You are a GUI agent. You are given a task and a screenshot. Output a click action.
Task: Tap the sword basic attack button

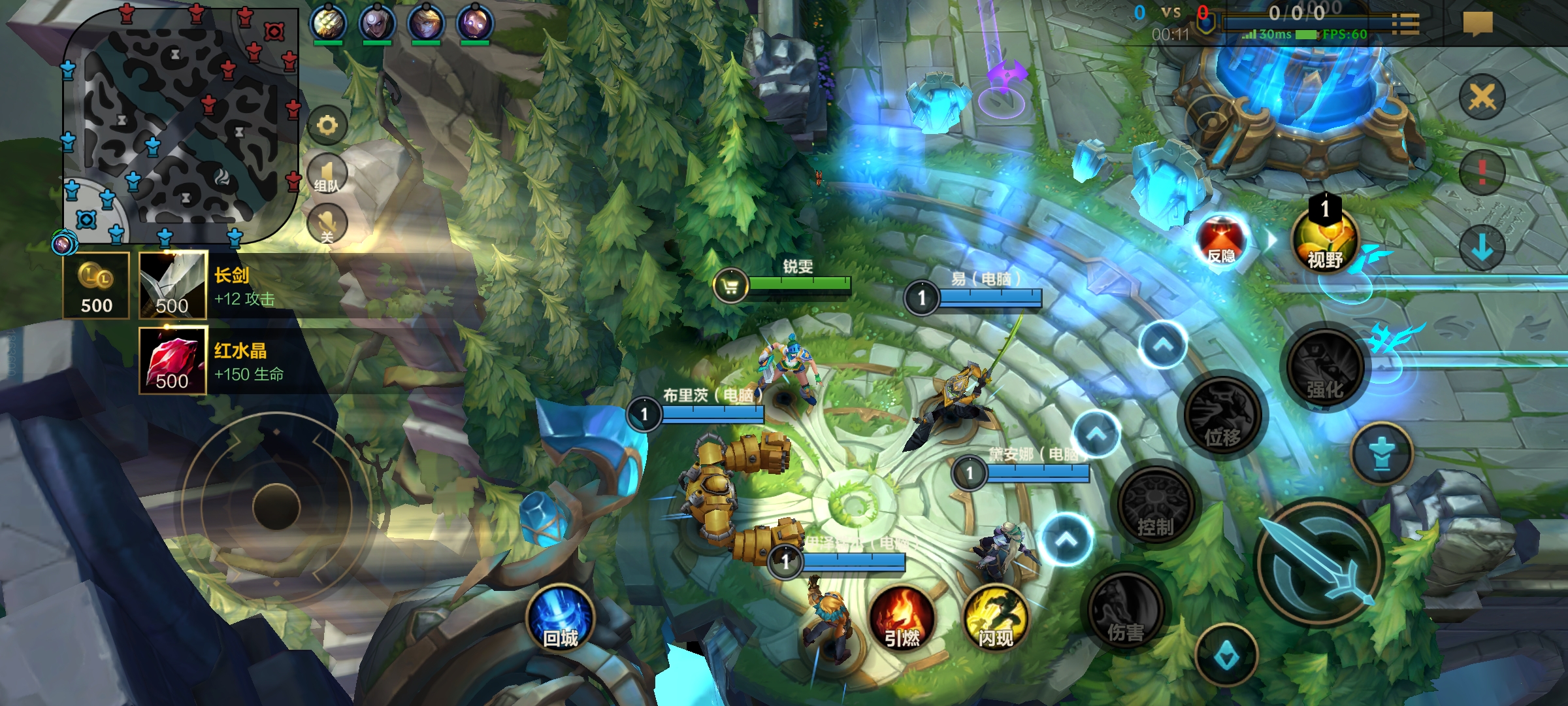pyautogui.click(x=1320, y=562)
